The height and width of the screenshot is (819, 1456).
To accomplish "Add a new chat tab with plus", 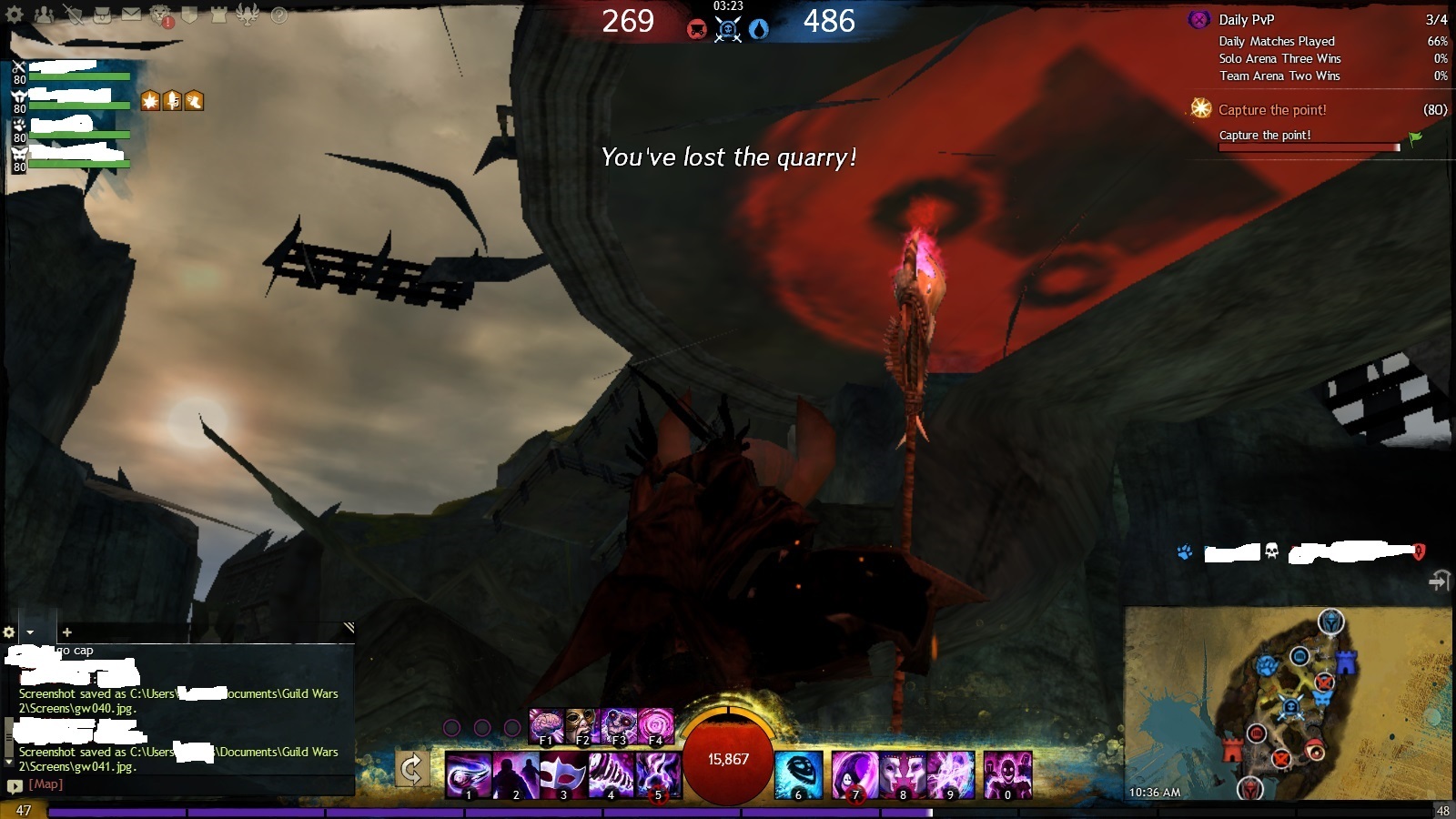I will coord(66,632).
